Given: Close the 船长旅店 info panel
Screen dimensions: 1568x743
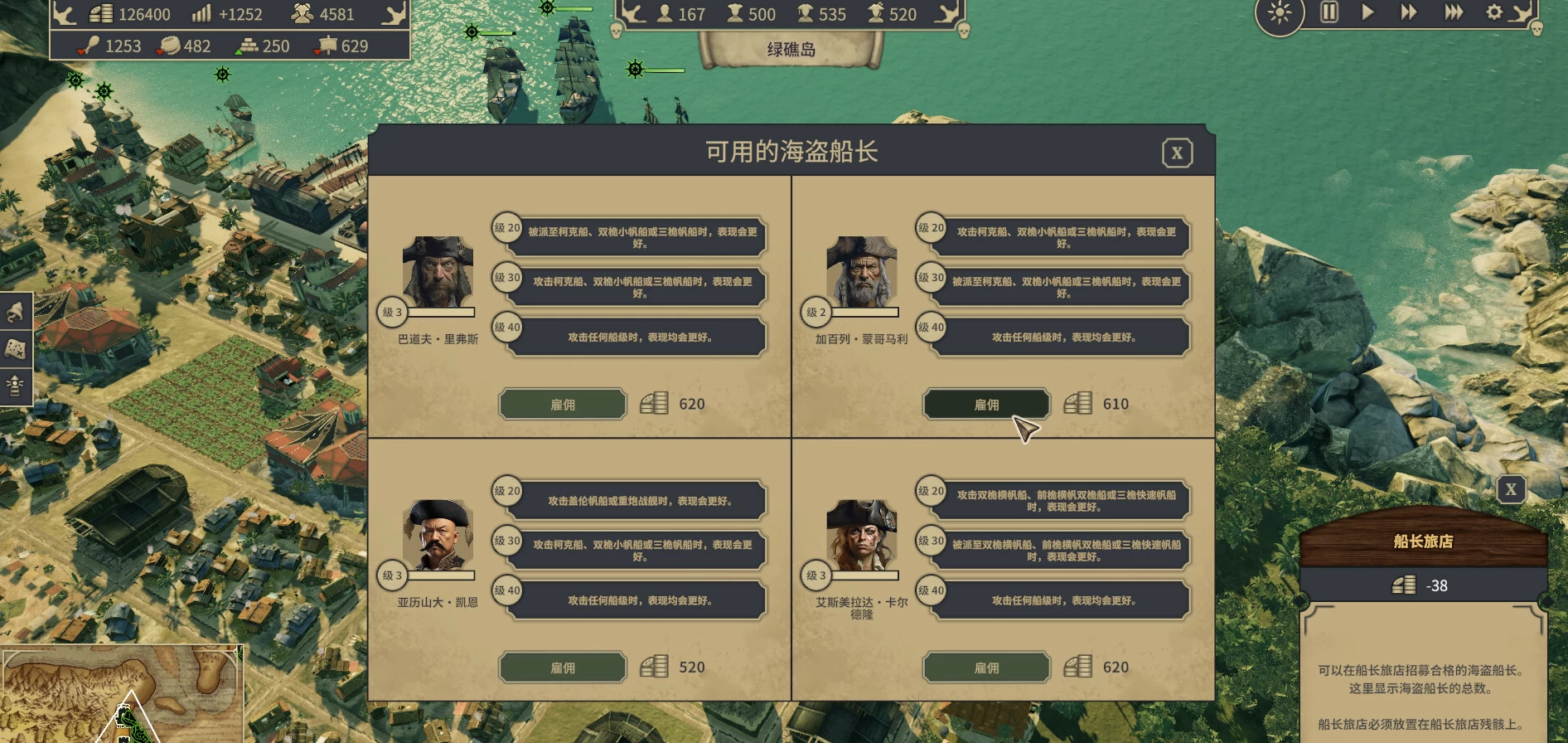Looking at the screenshot, I should [1511, 489].
